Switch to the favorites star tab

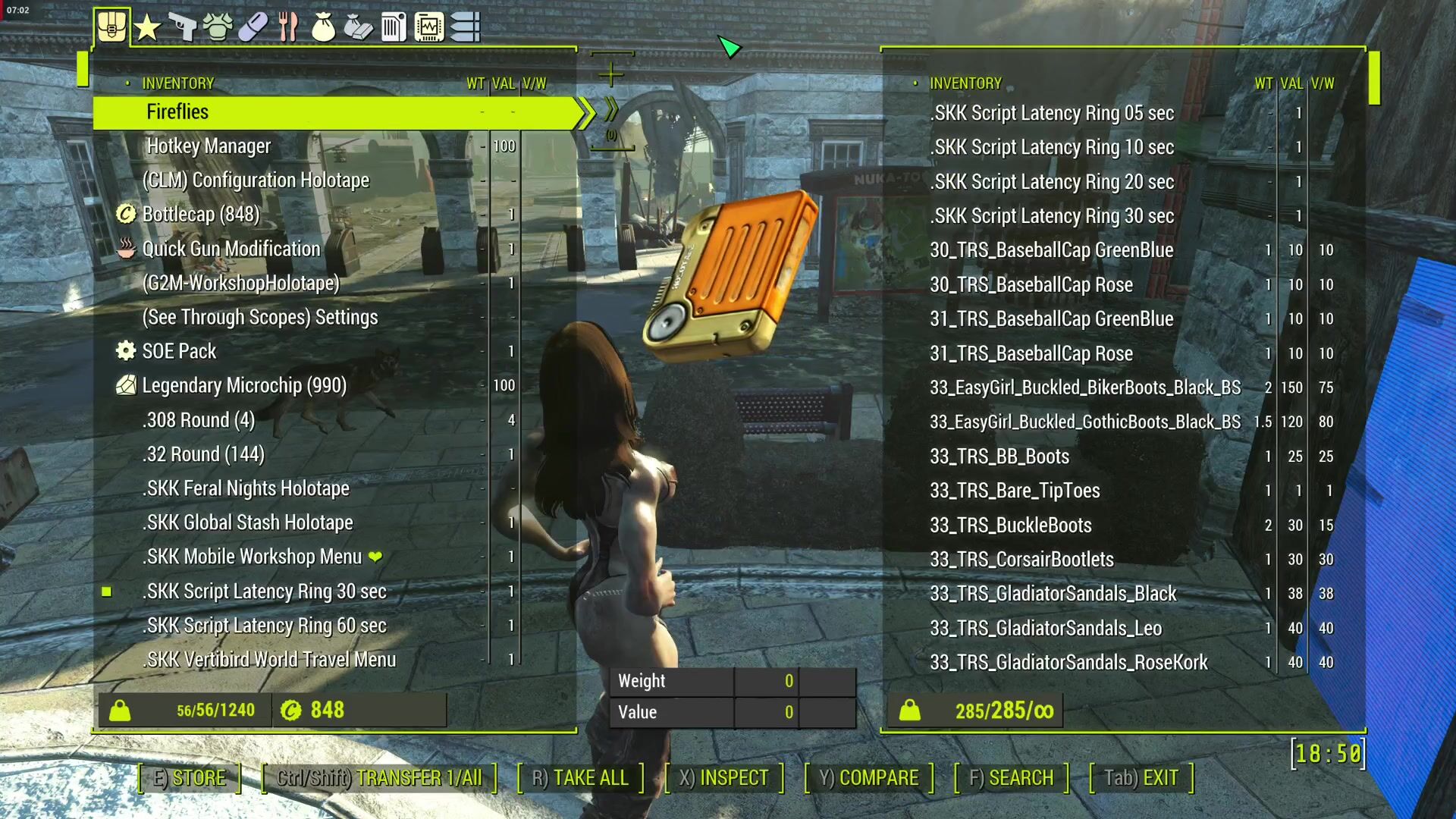point(147,28)
